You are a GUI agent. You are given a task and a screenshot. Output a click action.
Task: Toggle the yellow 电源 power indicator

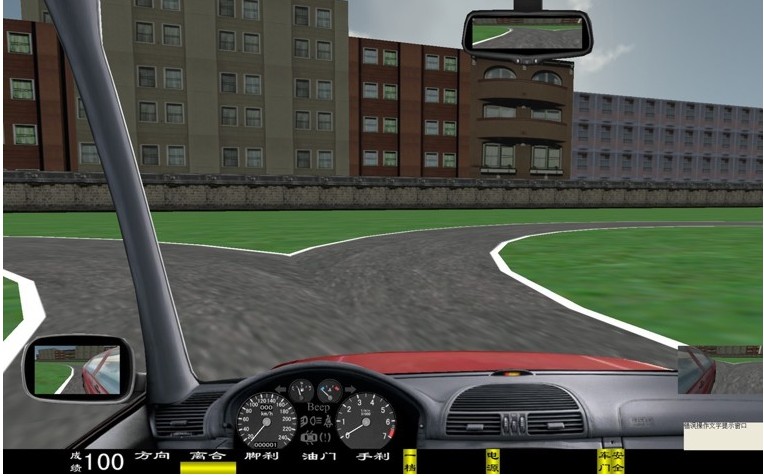[492, 461]
